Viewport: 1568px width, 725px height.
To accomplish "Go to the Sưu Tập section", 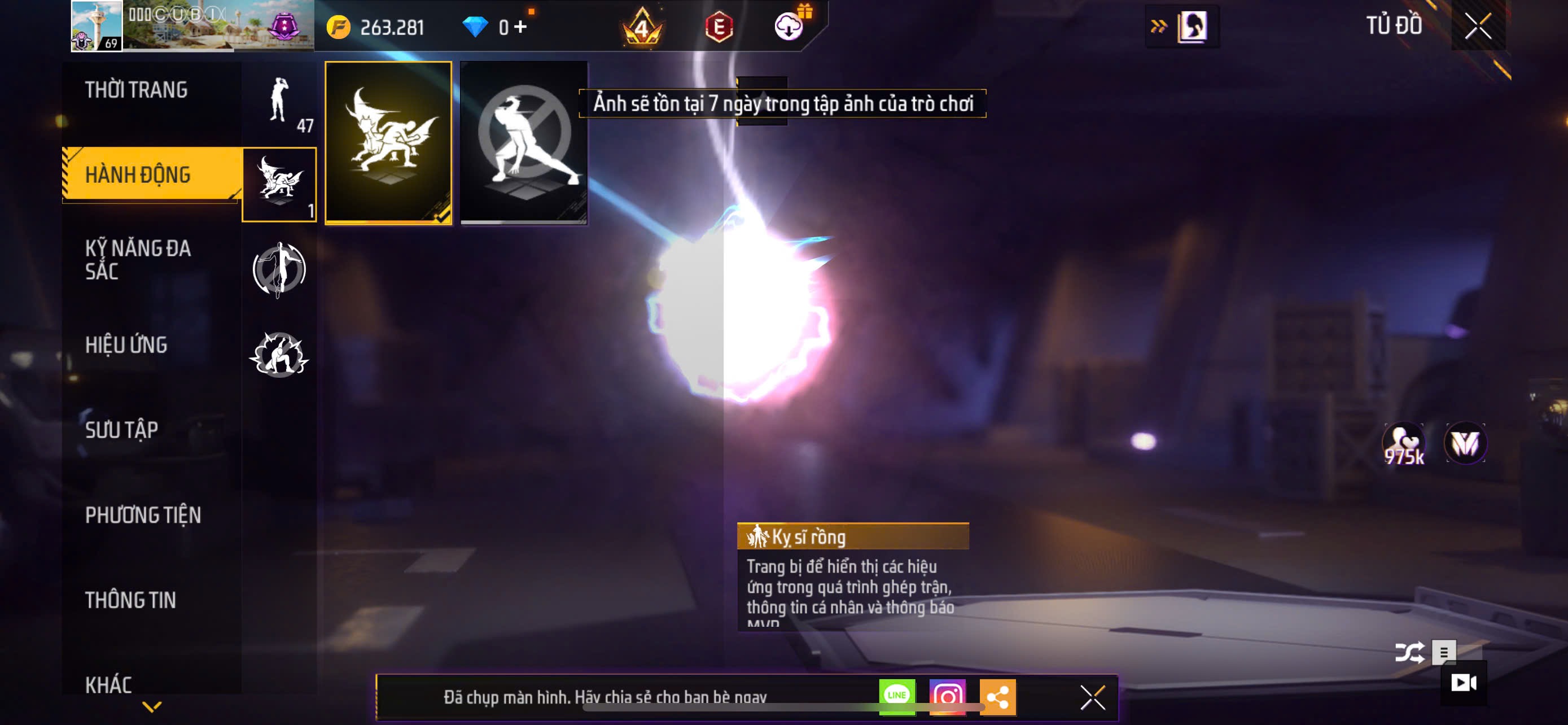I will (121, 430).
